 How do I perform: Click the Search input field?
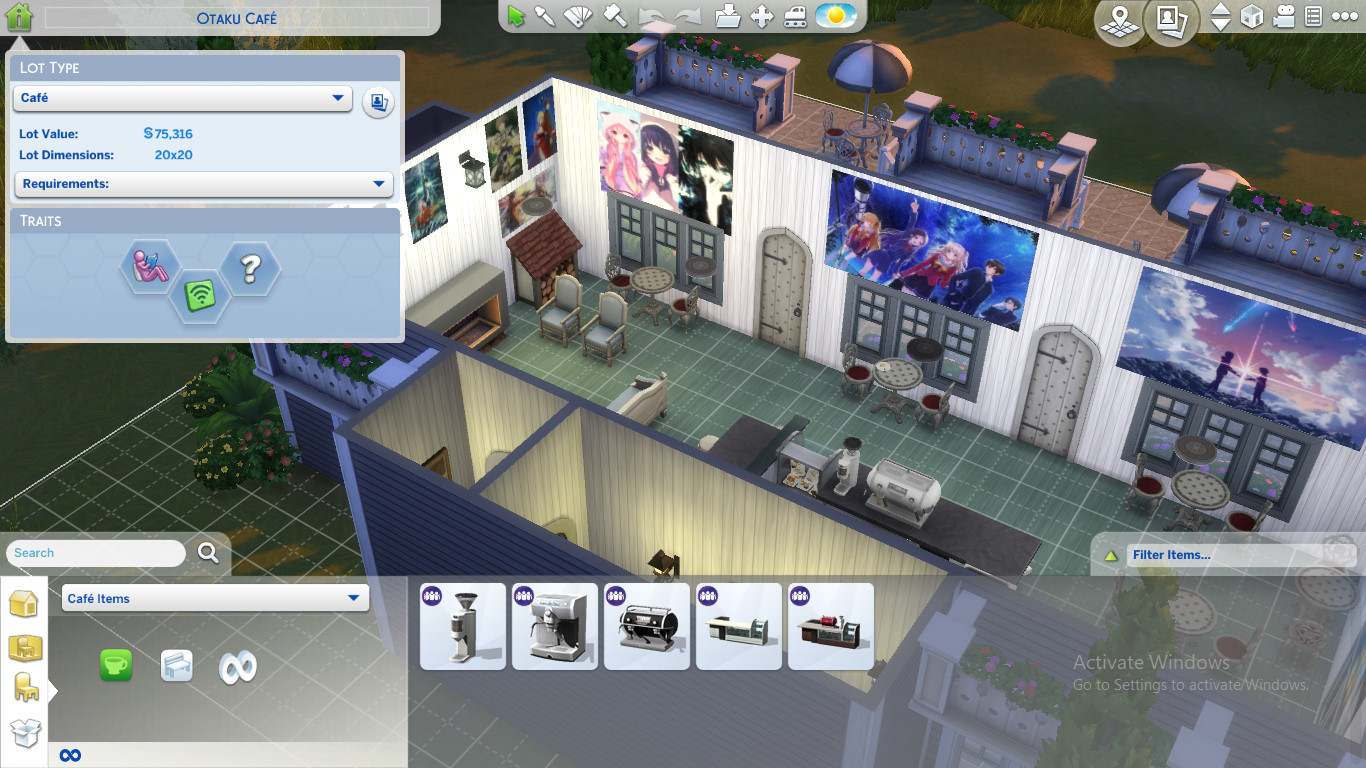pyautogui.click(x=95, y=553)
